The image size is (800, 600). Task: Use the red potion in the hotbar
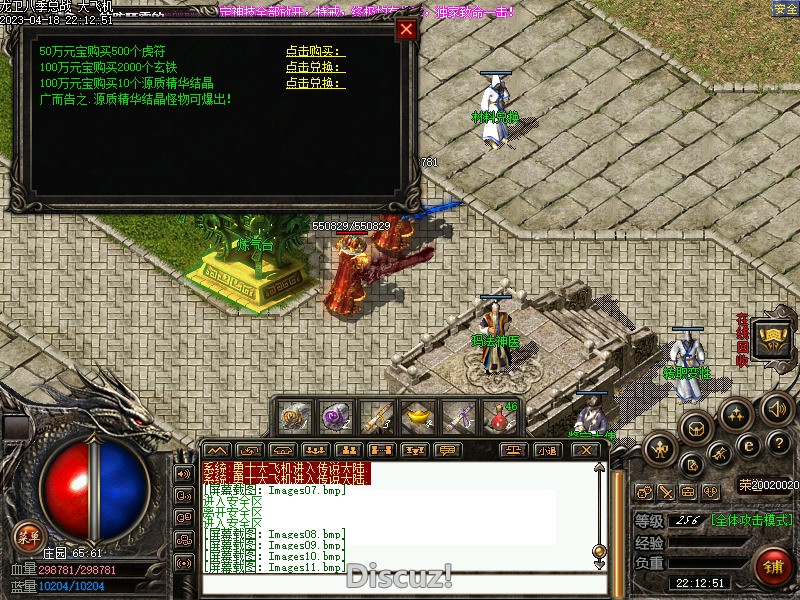499,415
